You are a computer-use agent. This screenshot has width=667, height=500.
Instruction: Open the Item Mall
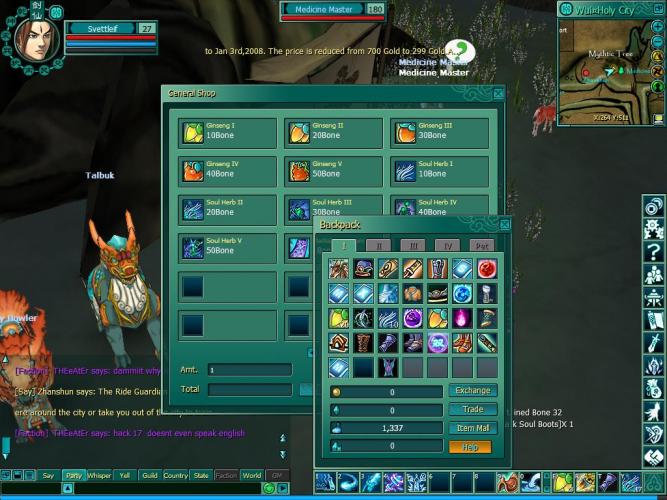tap(473, 428)
